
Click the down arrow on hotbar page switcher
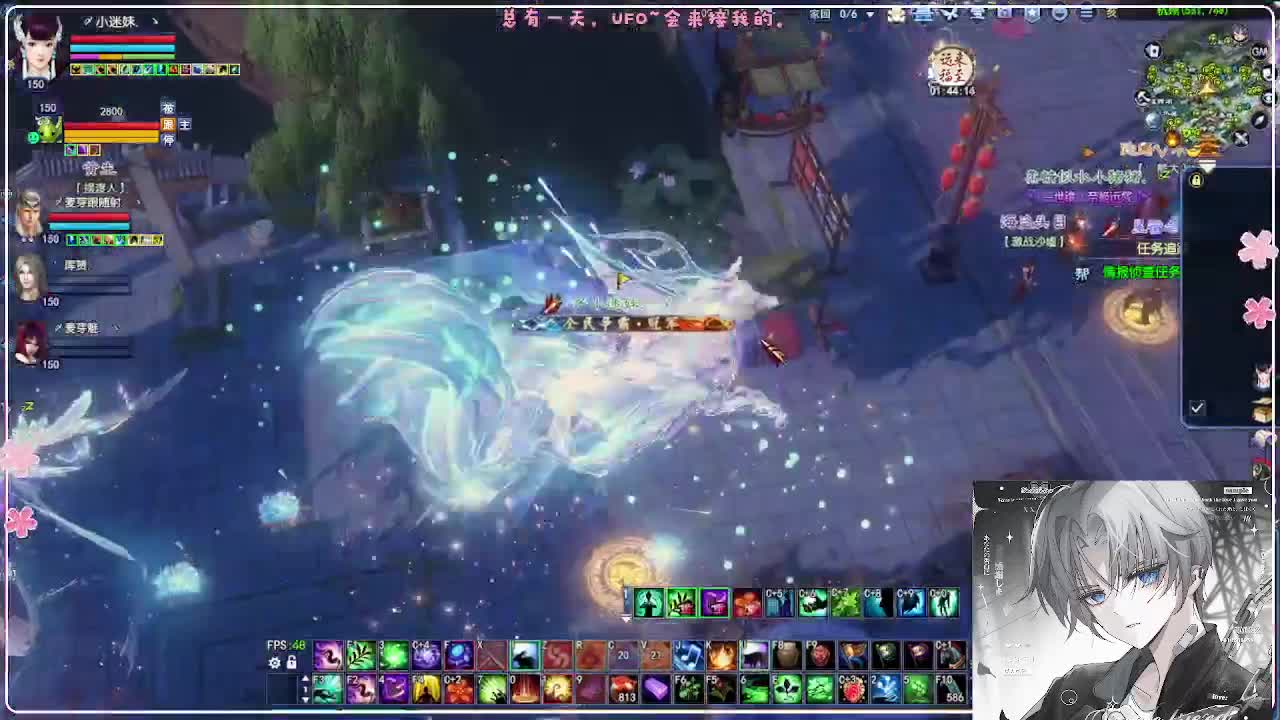306,699
